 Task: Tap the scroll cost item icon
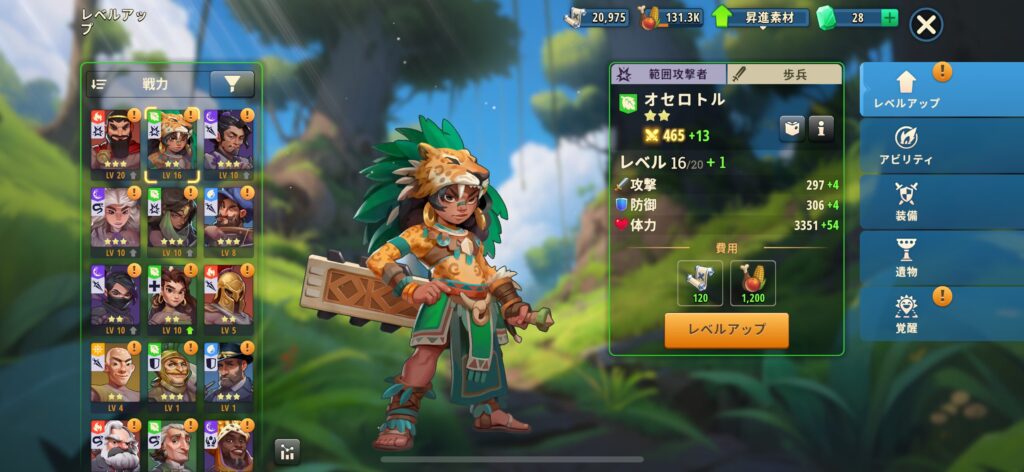[x=699, y=283]
